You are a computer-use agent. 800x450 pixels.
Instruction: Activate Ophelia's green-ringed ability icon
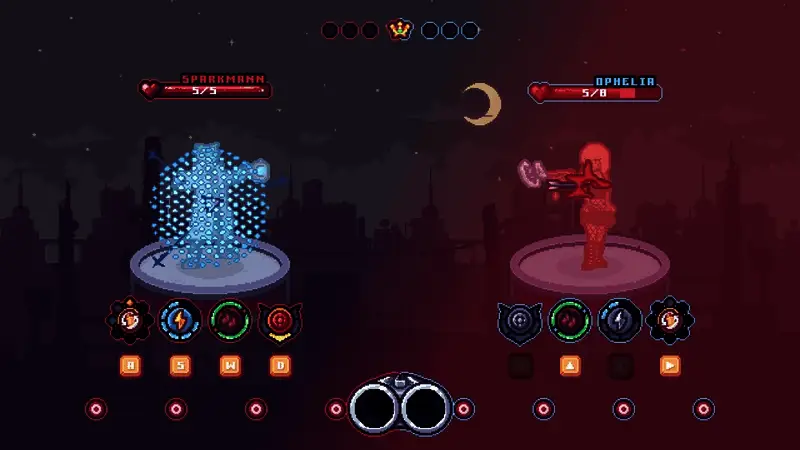point(570,321)
